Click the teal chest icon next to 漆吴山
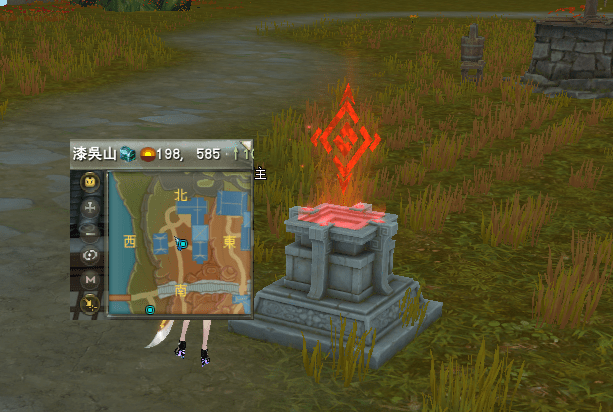Screen dimensions: 613x412 tap(127, 154)
